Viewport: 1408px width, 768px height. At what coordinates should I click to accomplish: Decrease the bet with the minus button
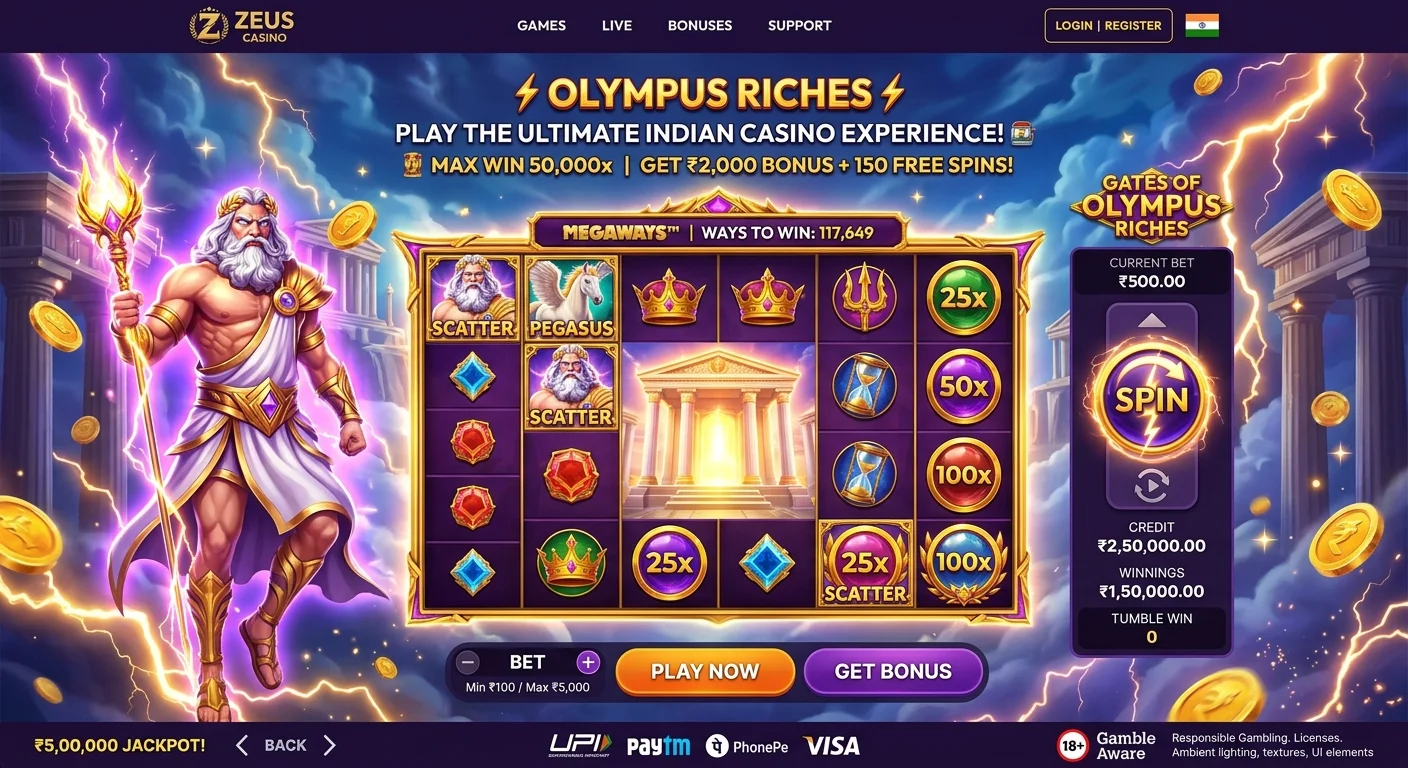(x=467, y=661)
